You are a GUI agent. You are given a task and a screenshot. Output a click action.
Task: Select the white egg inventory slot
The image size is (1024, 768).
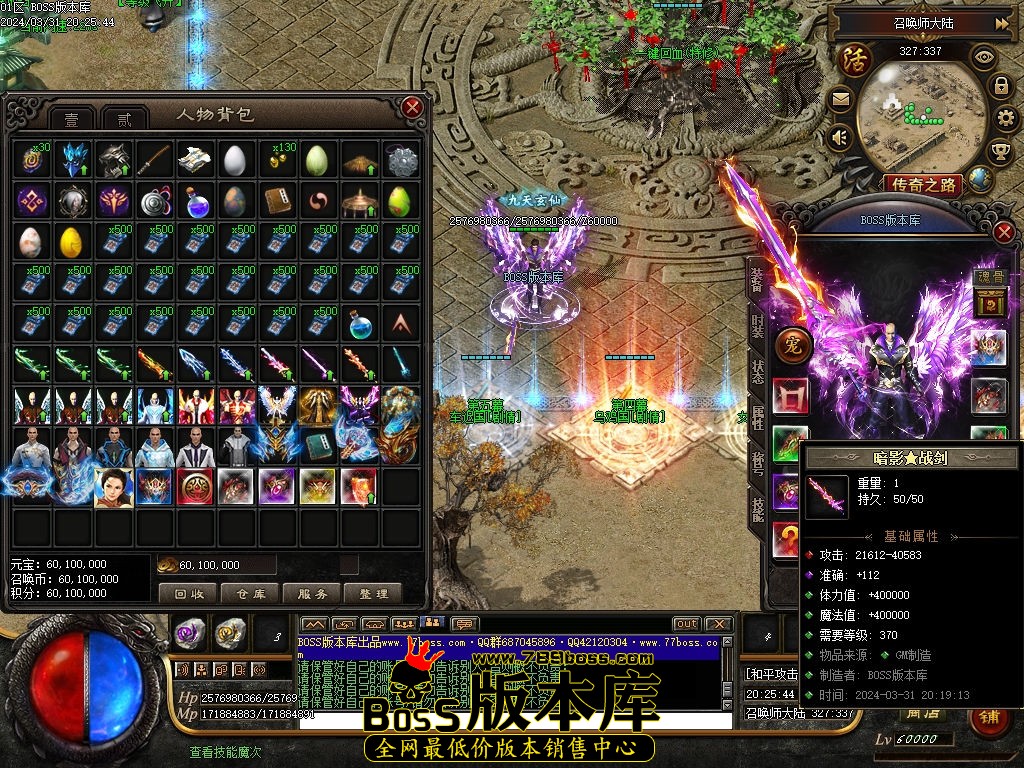click(x=236, y=160)
